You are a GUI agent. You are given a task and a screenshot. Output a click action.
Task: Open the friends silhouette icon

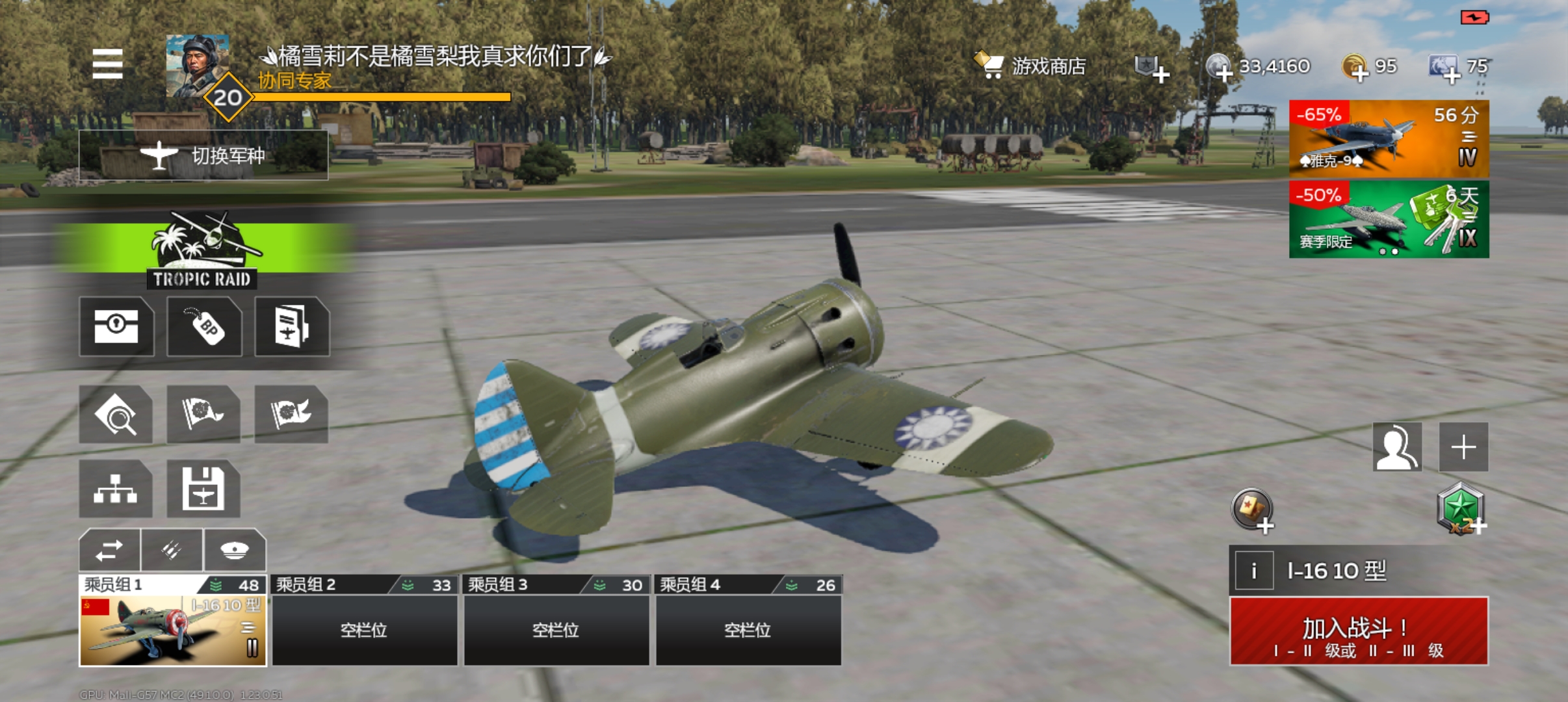[1397, 447]
